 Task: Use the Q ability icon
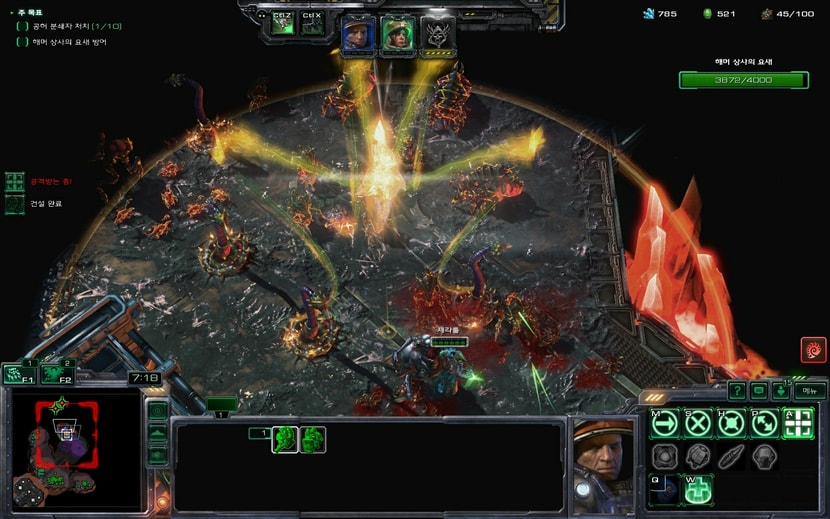[x=665, y=489]
